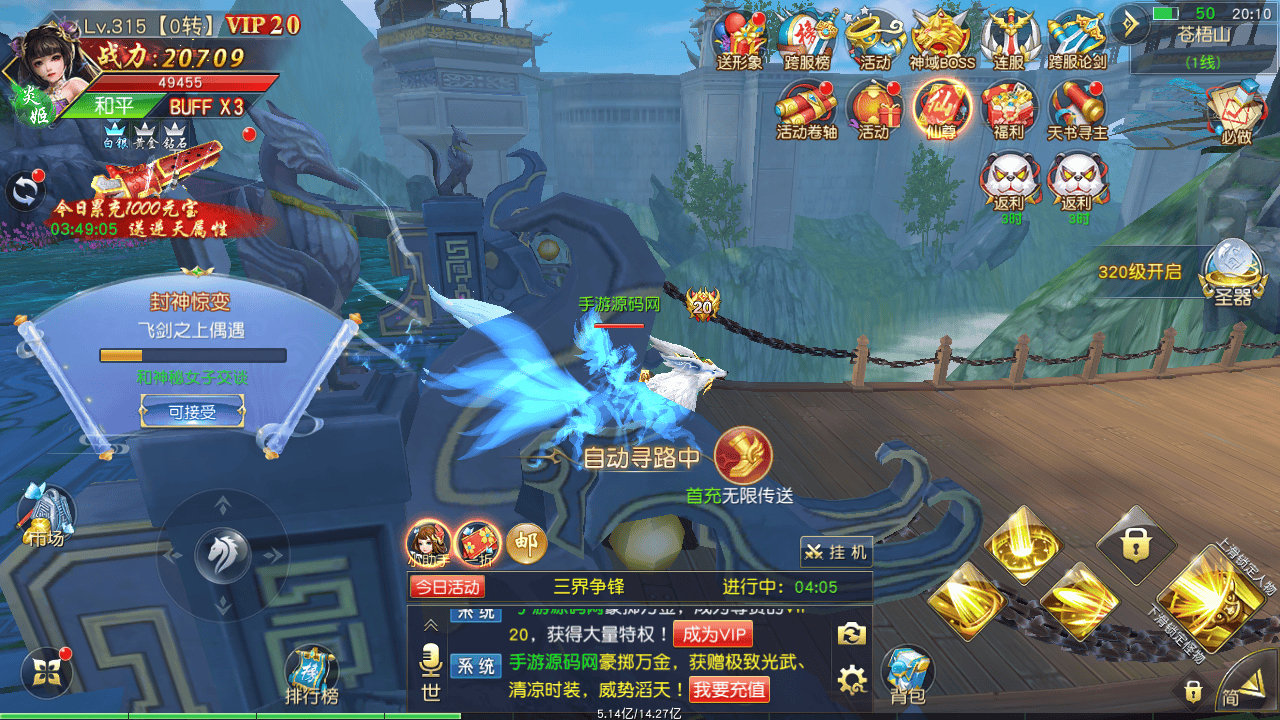This screenshot has width=1280, height=720.
Task: Open the 圣器 sacred artifact orb
Action: [1228, 272]
